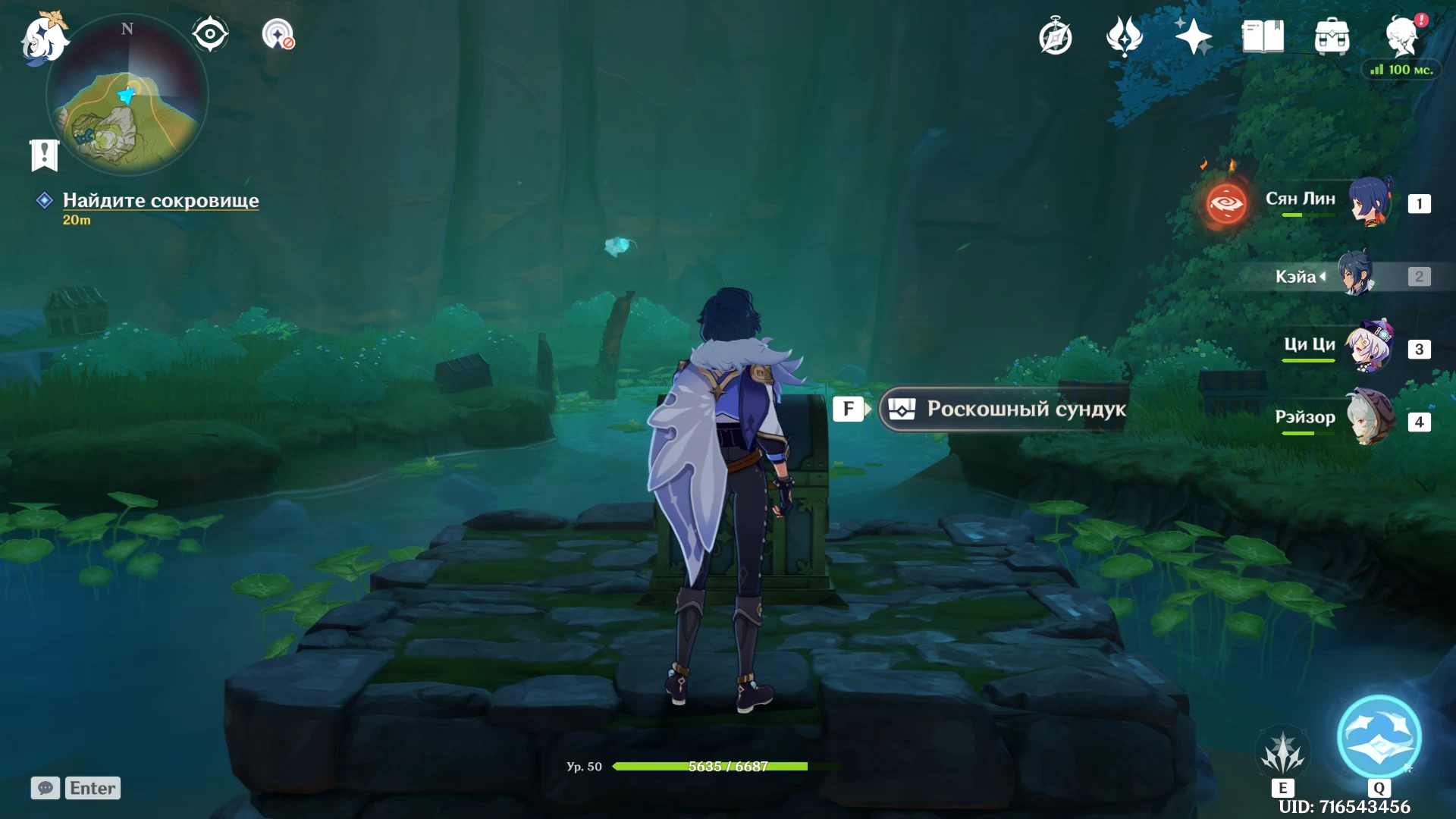Switch to party member Сян Лин
The width and height of the screenshot is (1456, 819).
[x=1369, y=202]
